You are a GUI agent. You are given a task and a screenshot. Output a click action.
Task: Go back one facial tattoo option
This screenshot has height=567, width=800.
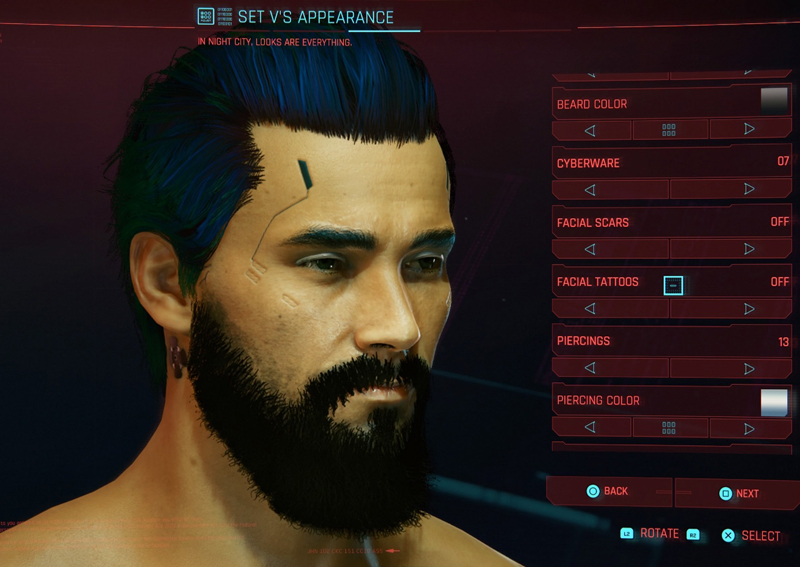[590, 309]
